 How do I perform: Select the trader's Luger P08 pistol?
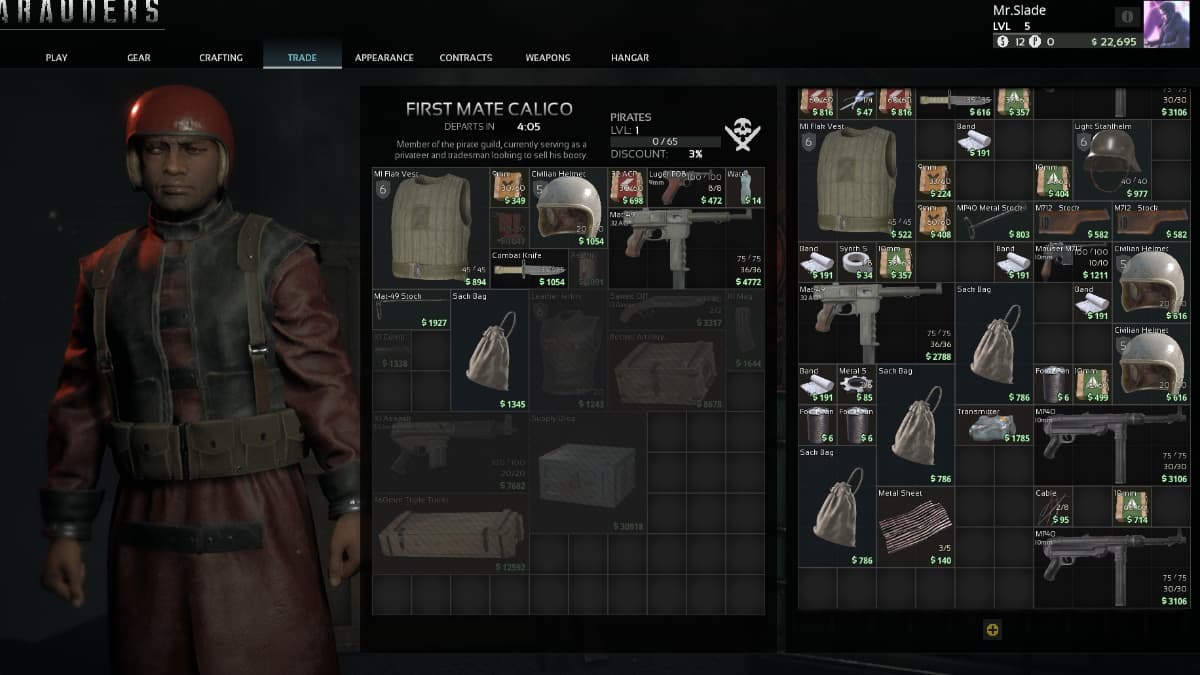[x=686, y=188]
